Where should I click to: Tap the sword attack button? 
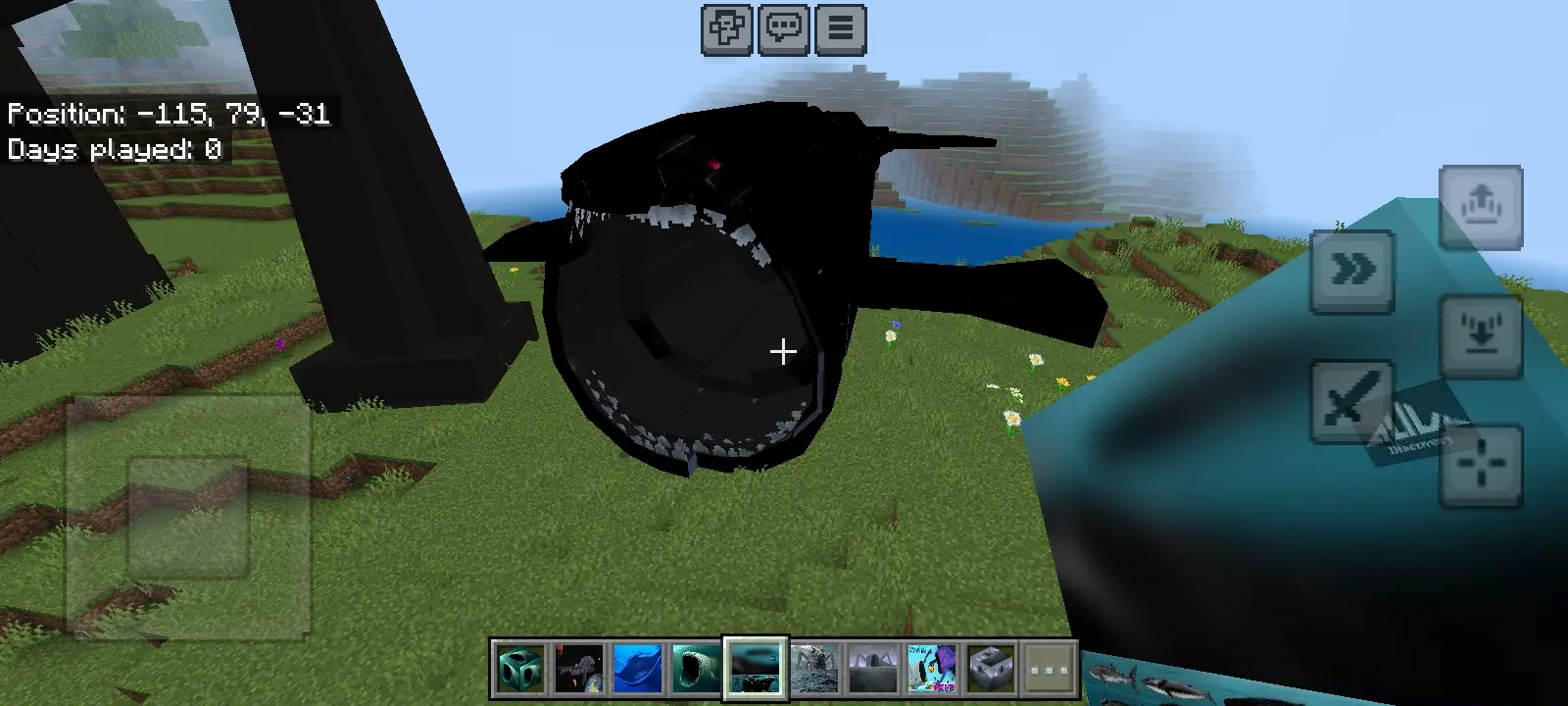tap(1352, 401)
